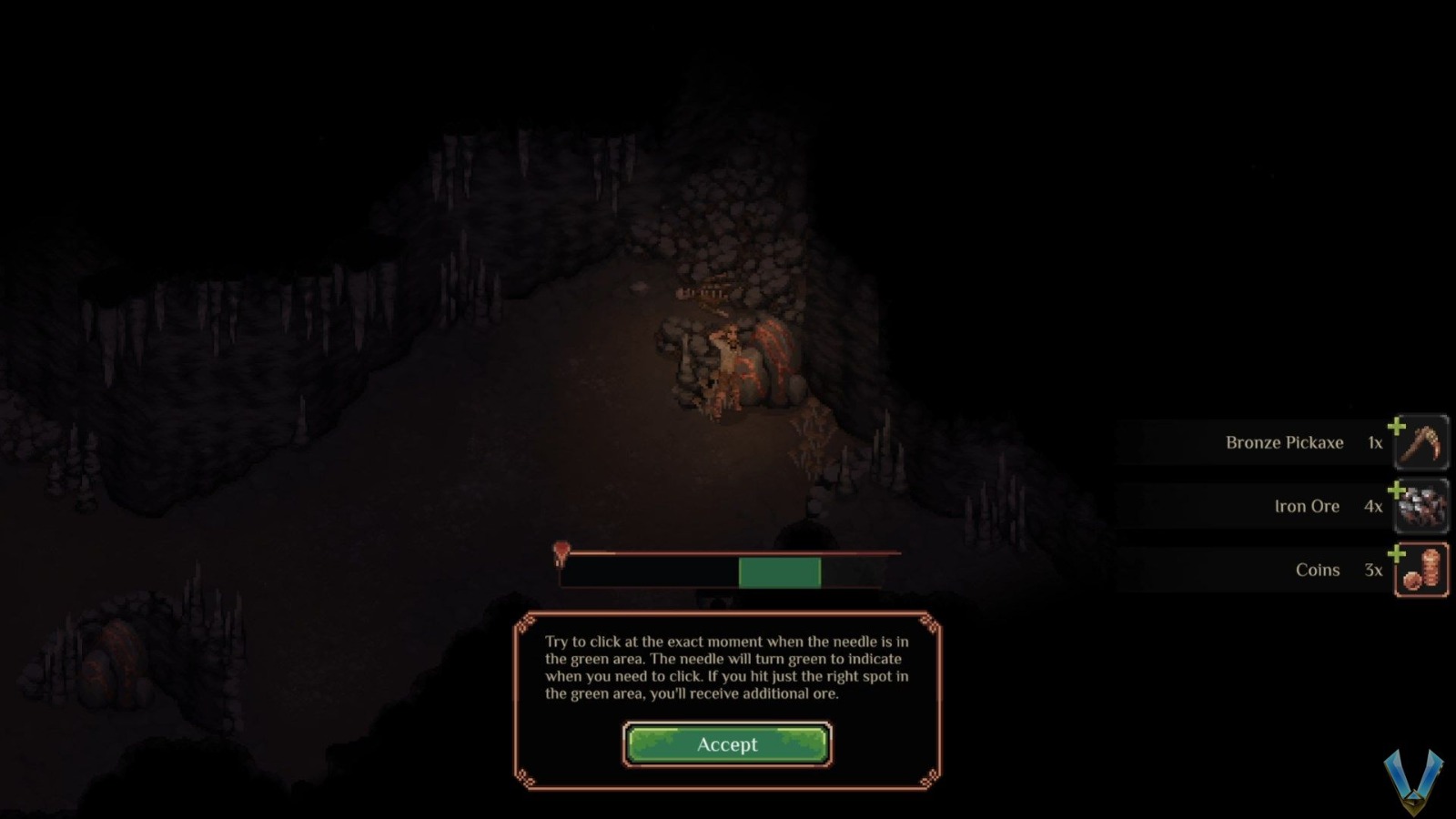Select the Iron Ore quantity label 4x
This screenshot has height=819, width=1456.
1372,506
